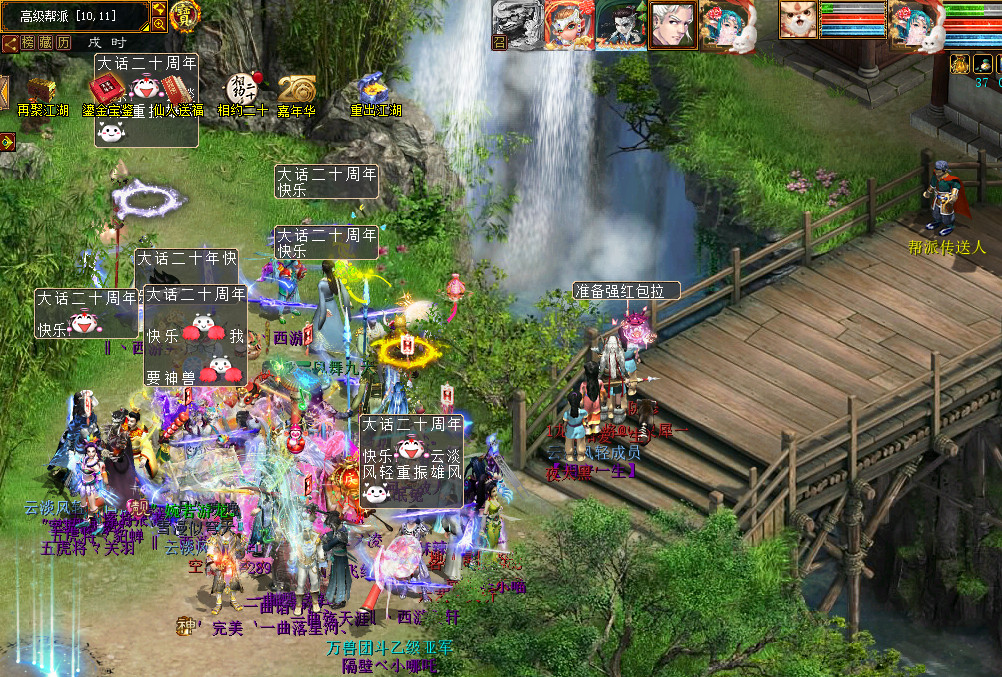Viewport: 1002px width, 677px height.
Task: Click the map button above the magnifier
Action: (159, 9)
